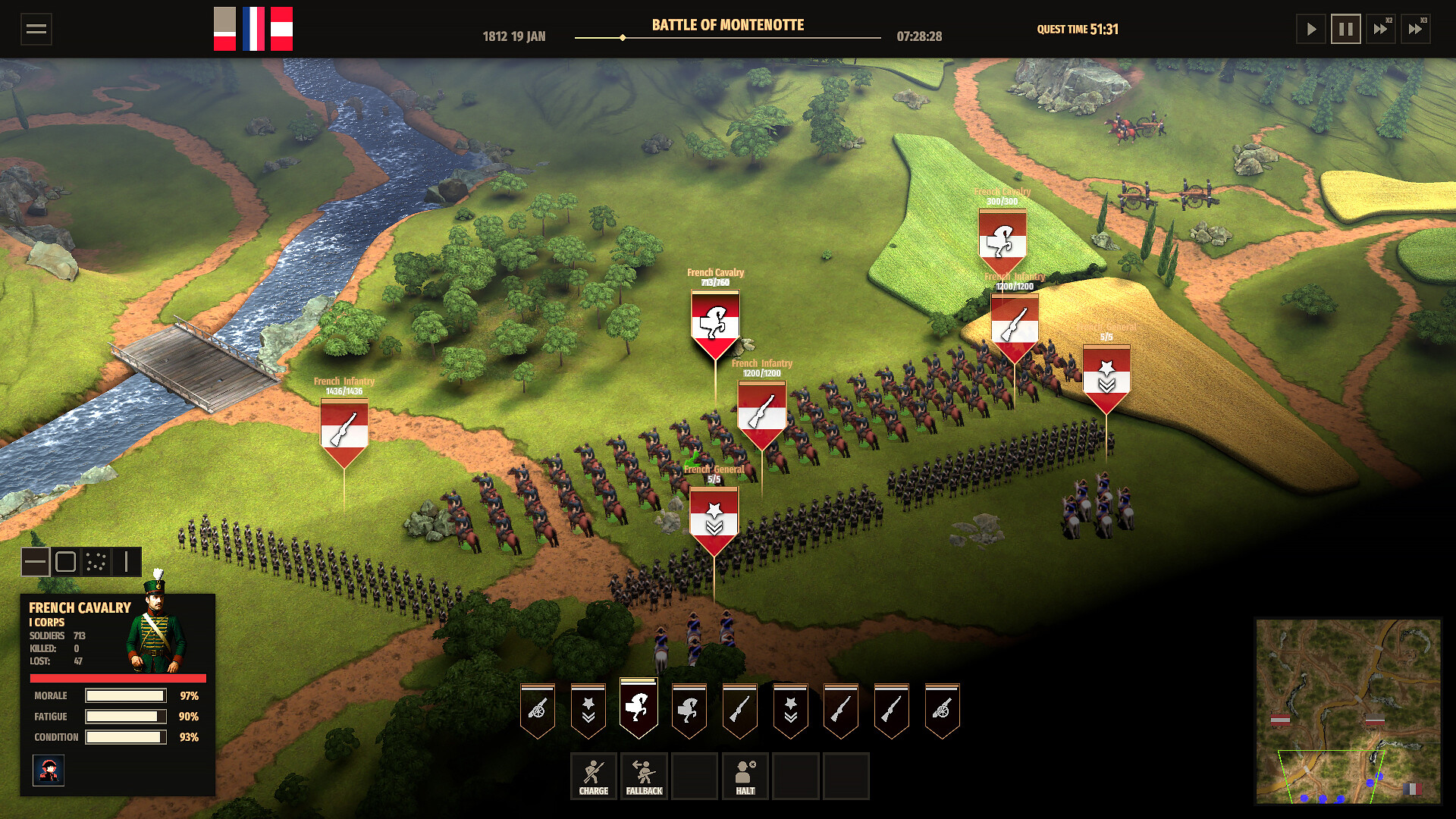Resume the battle with the play button

tap(1310, 30)
